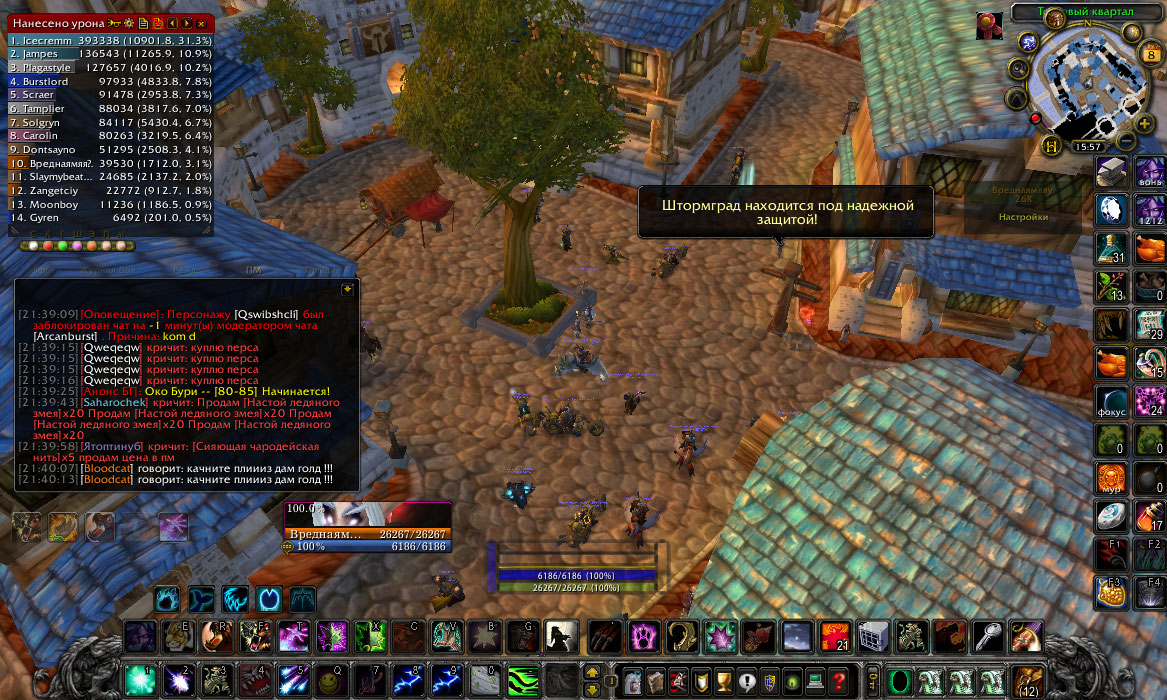The width and height of the screenshot is (1167, 700).
Task: Activate the green glowing orb ability slot 1
Action: click(139, 679)
